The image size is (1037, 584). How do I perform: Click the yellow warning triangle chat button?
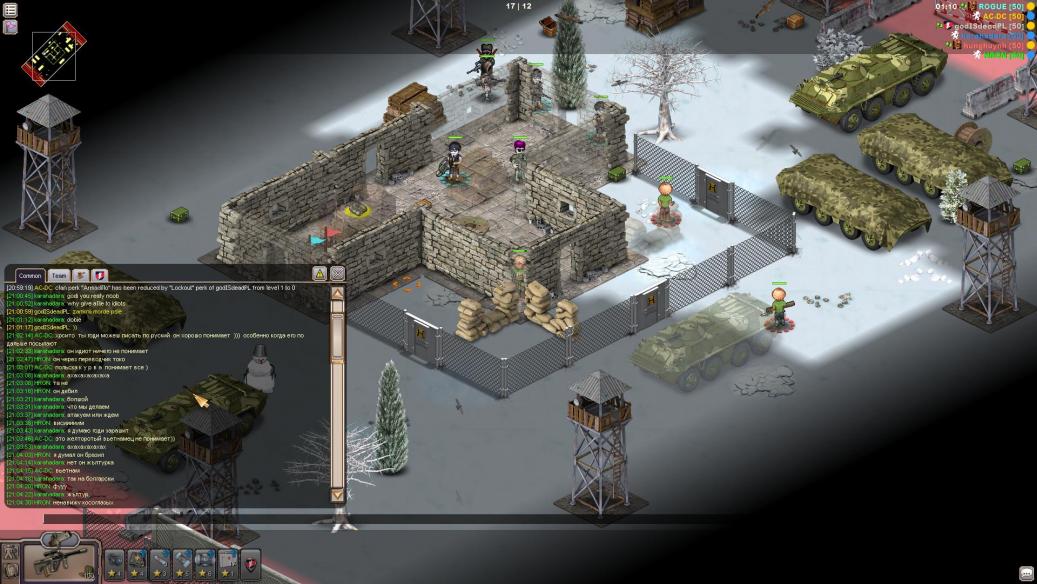point(320,274)
